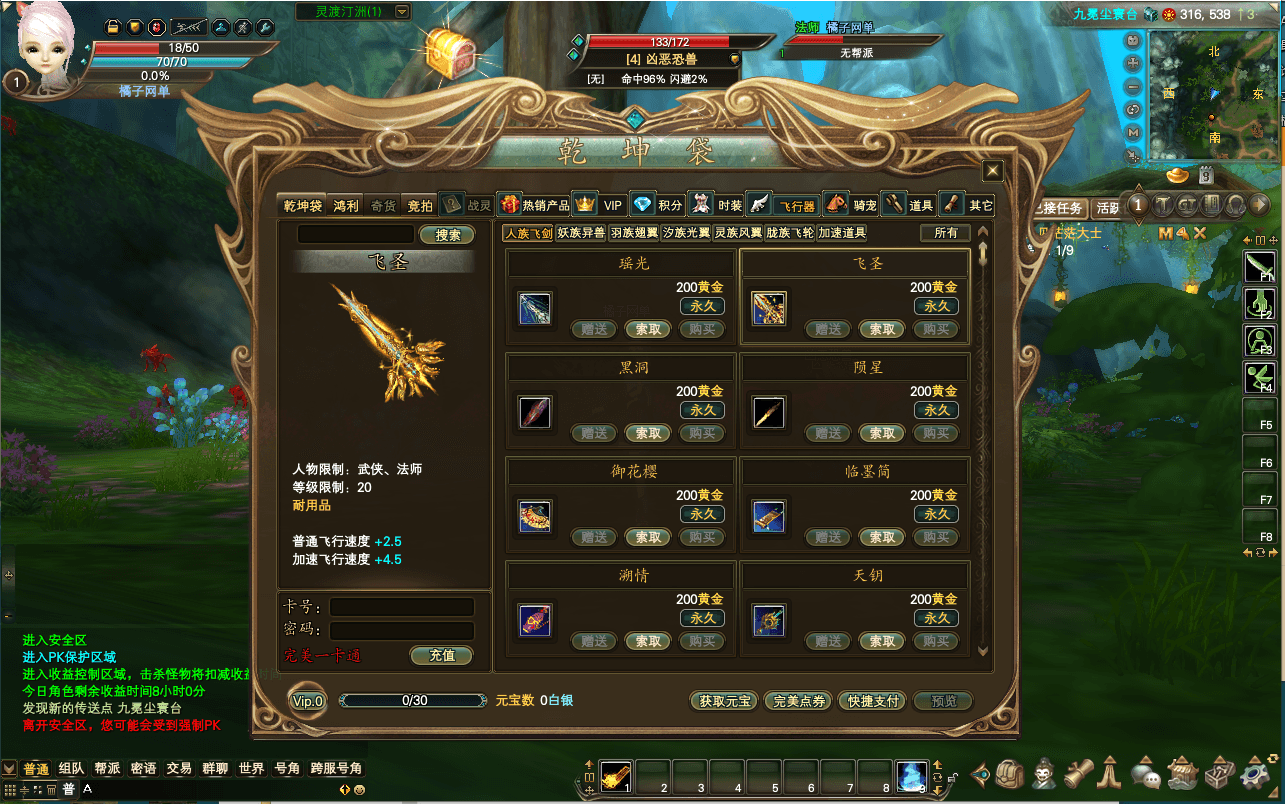1285x804 pixels.
Task: Open the praying hands icon in bottom bar
Action: 1108,775
